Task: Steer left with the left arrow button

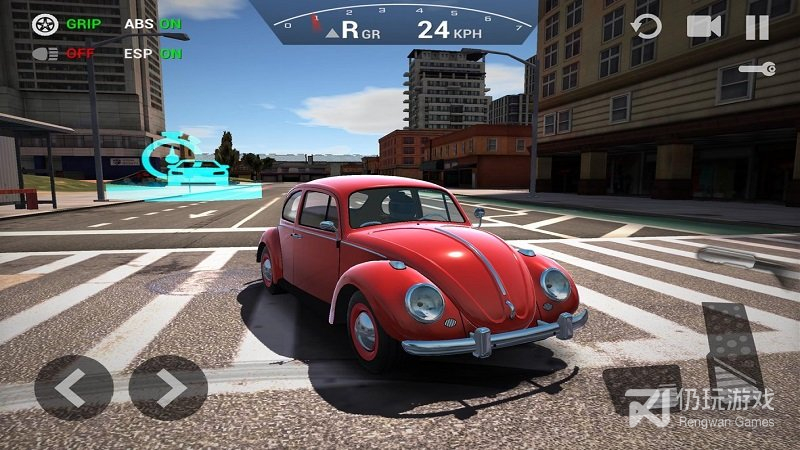Action: [73, 387]
